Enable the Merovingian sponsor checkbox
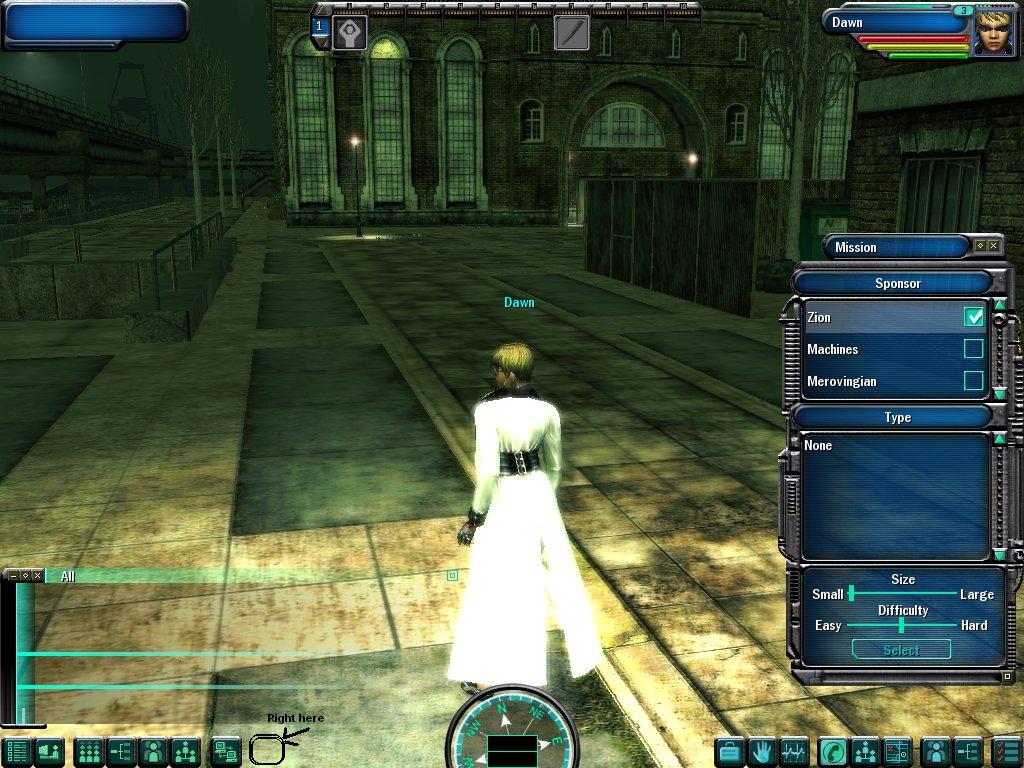1024x768 pixels. tap(973, 381)
